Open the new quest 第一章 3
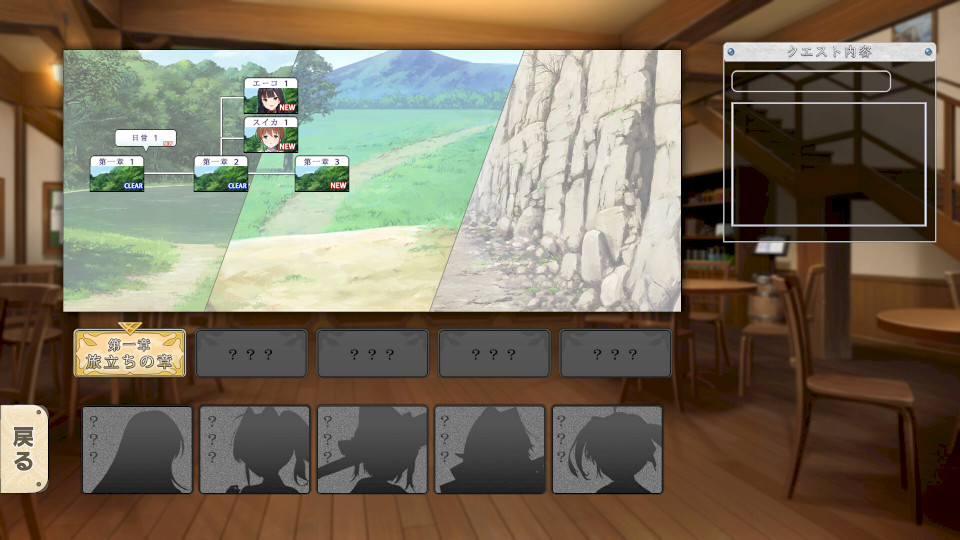Screen dimensions: 960x540 322,174
